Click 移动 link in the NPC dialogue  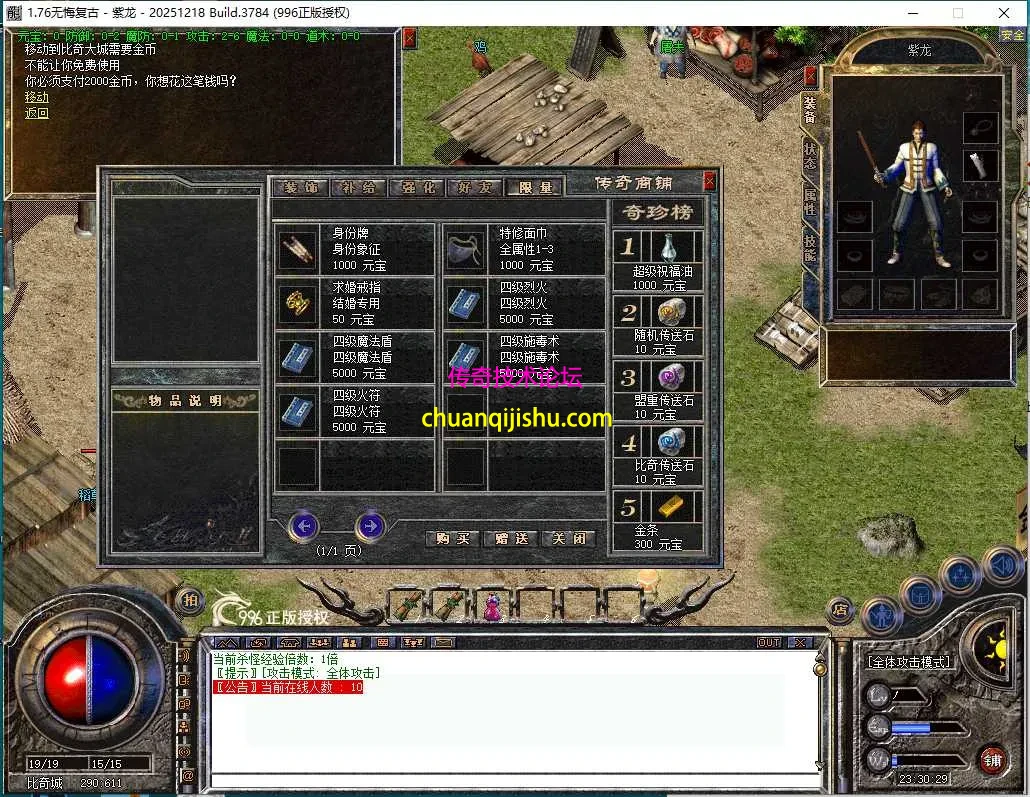36,97
